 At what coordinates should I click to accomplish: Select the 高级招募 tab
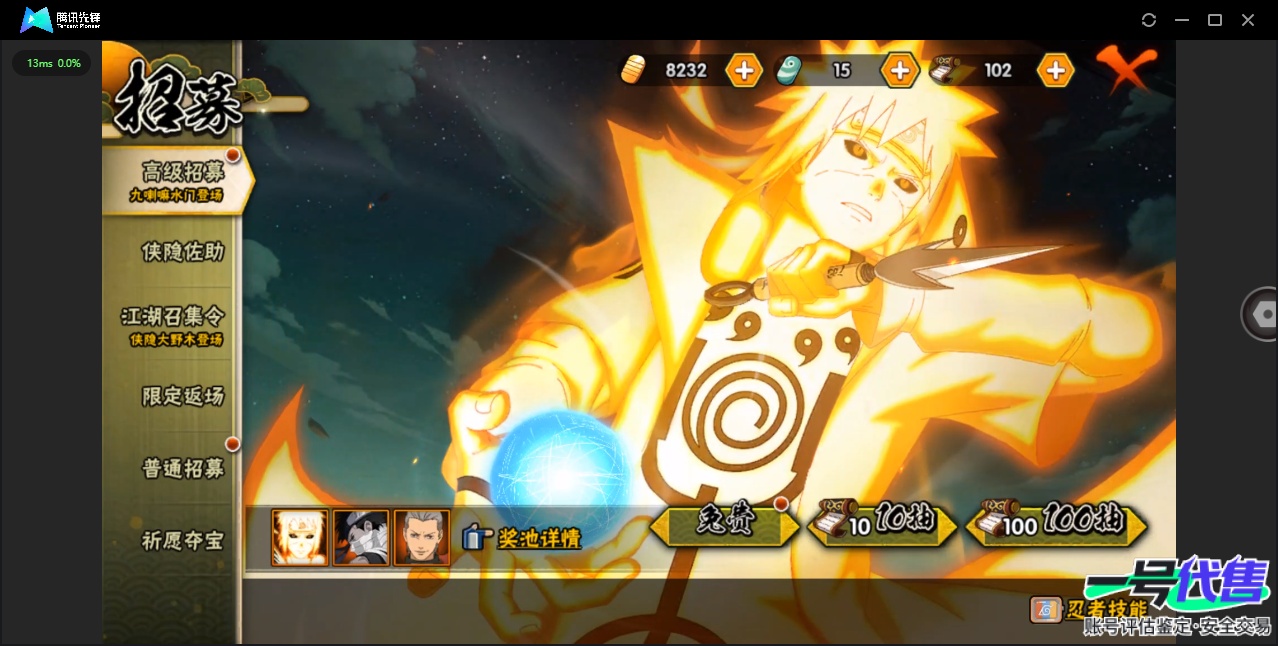180,180
